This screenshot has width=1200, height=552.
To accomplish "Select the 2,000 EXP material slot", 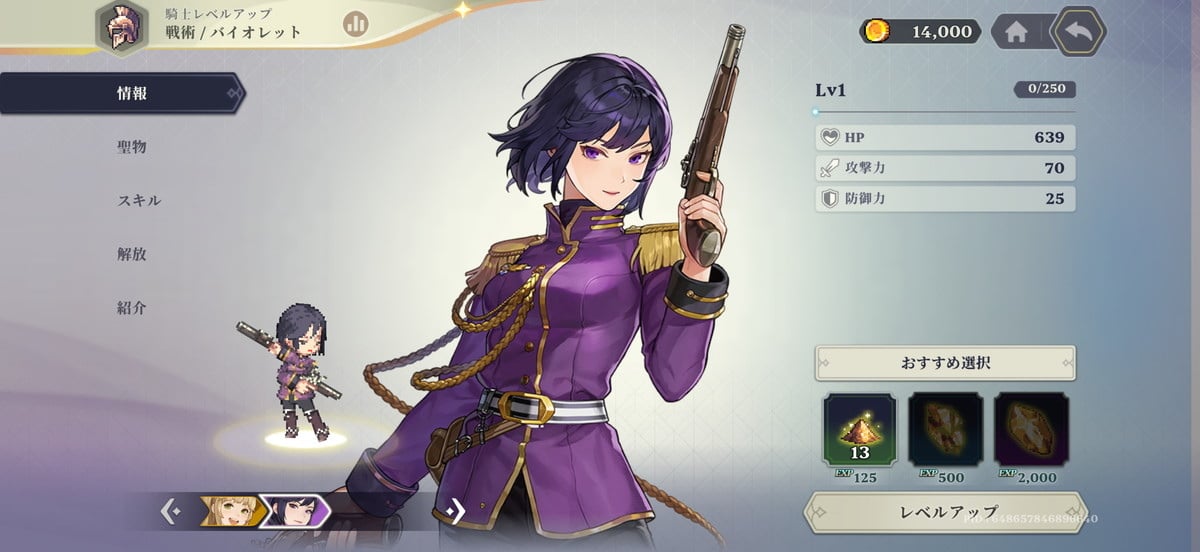I will point(1031,431).
